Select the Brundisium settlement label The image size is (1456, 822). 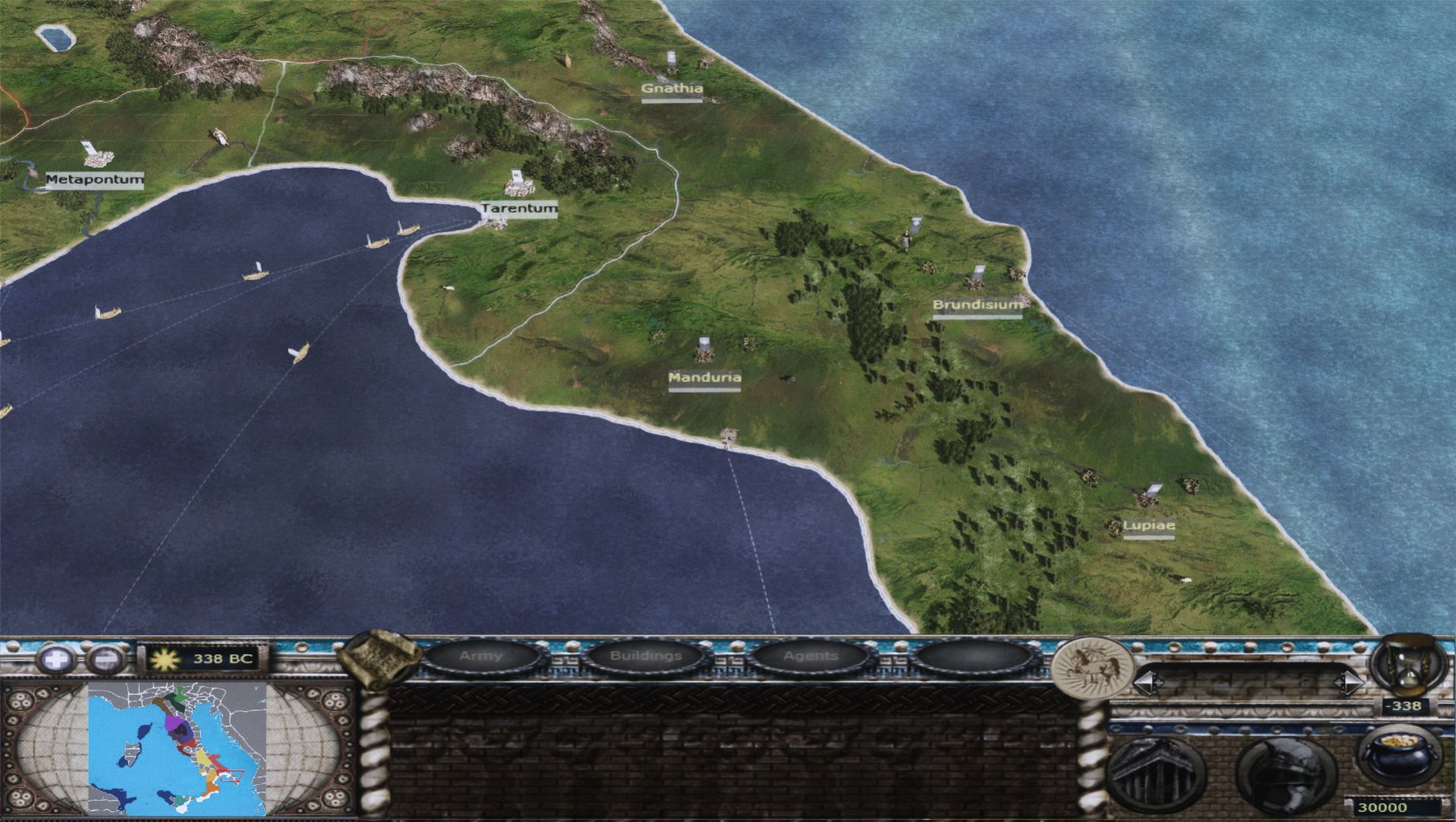(977, 305)
